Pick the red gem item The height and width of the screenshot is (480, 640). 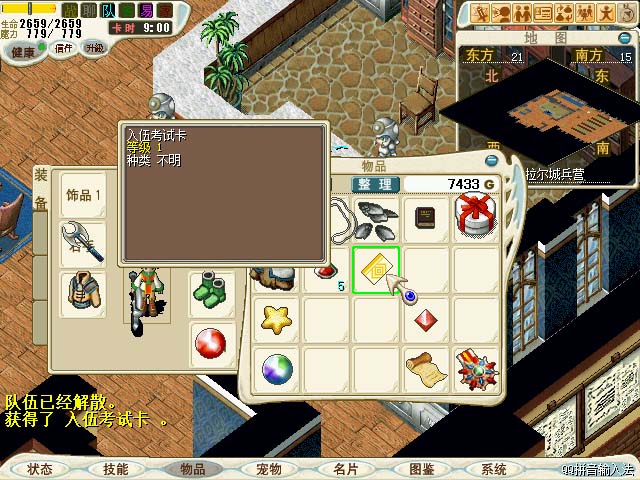click(426, 320)
